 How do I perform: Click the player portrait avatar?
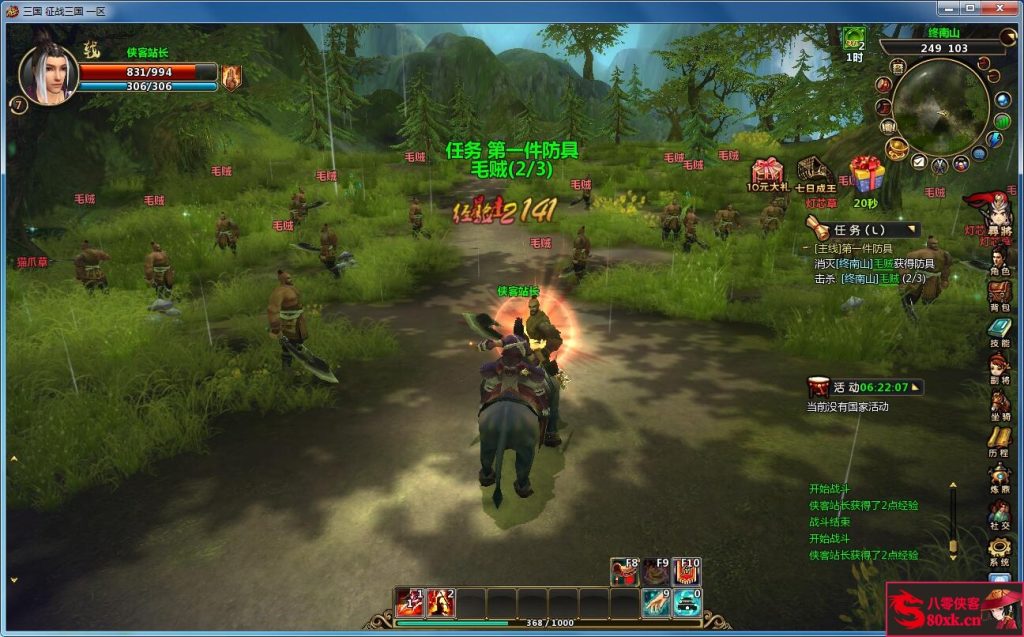[47, 75]
